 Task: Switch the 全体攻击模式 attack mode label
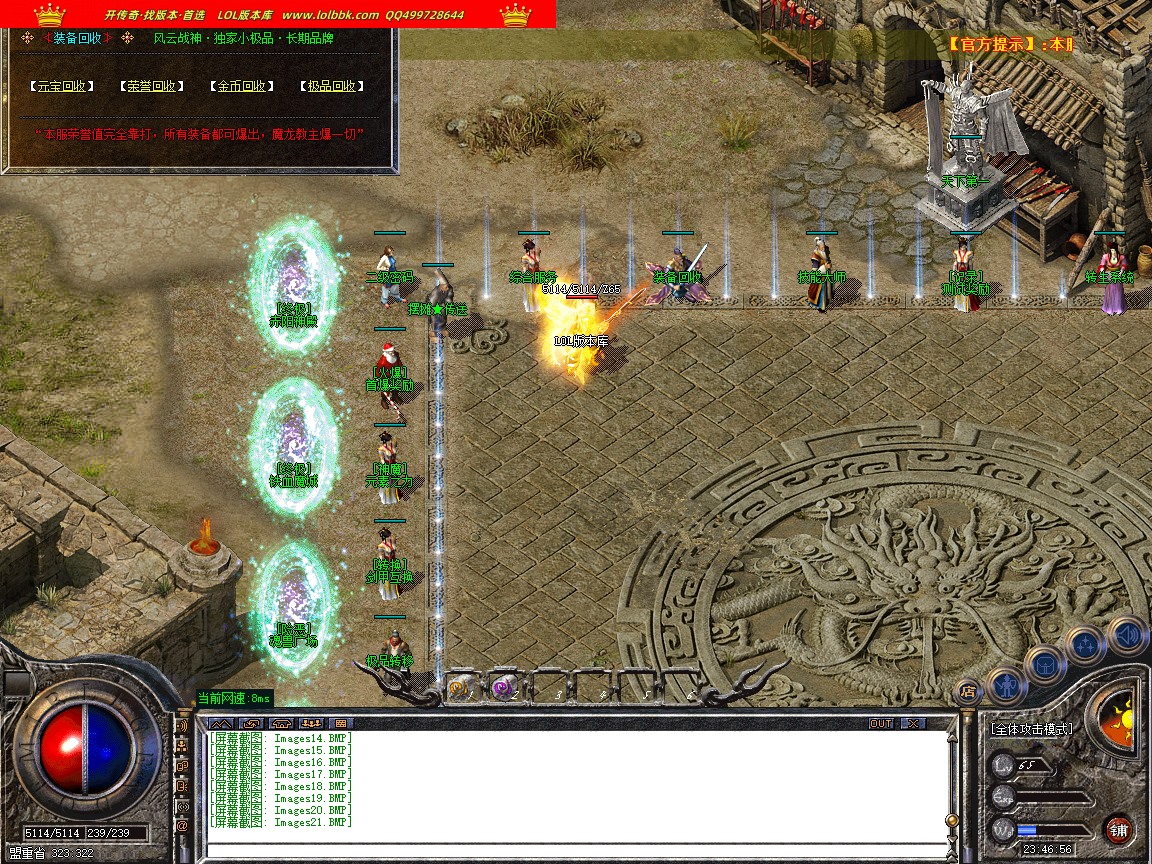pyautogui.click(x=1032, y=729)
